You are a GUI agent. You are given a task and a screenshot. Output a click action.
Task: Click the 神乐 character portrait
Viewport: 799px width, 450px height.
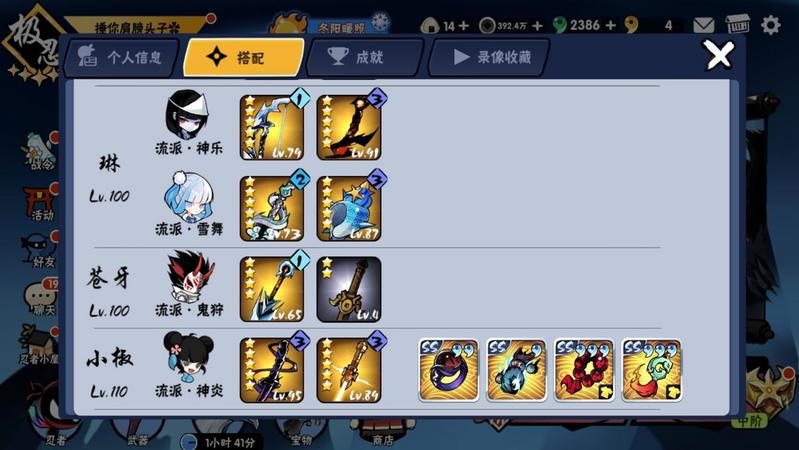tap(188, 115)
